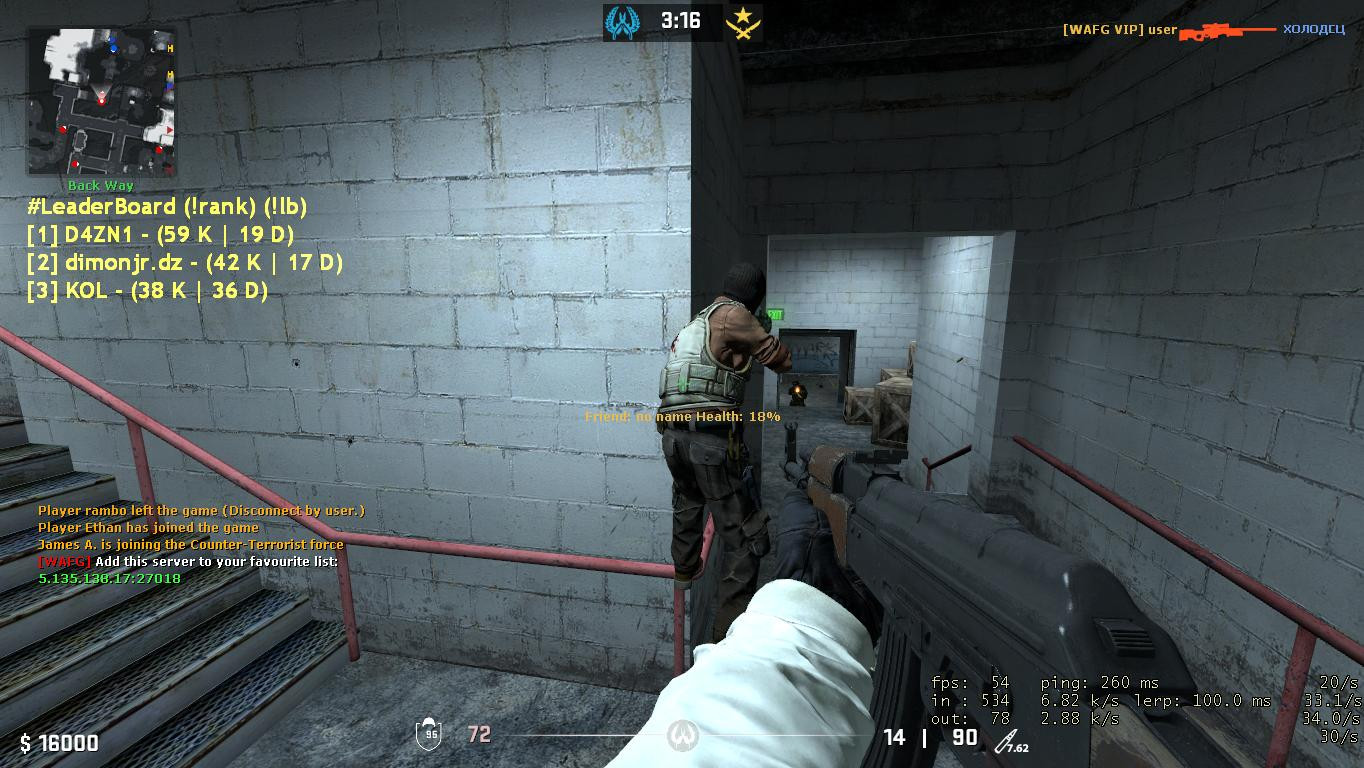The height and width of the screenshot is (768, 1364).
Task: Select the KOL leaderboard entry
Action: pyautogui.click(x=148, y=291)
